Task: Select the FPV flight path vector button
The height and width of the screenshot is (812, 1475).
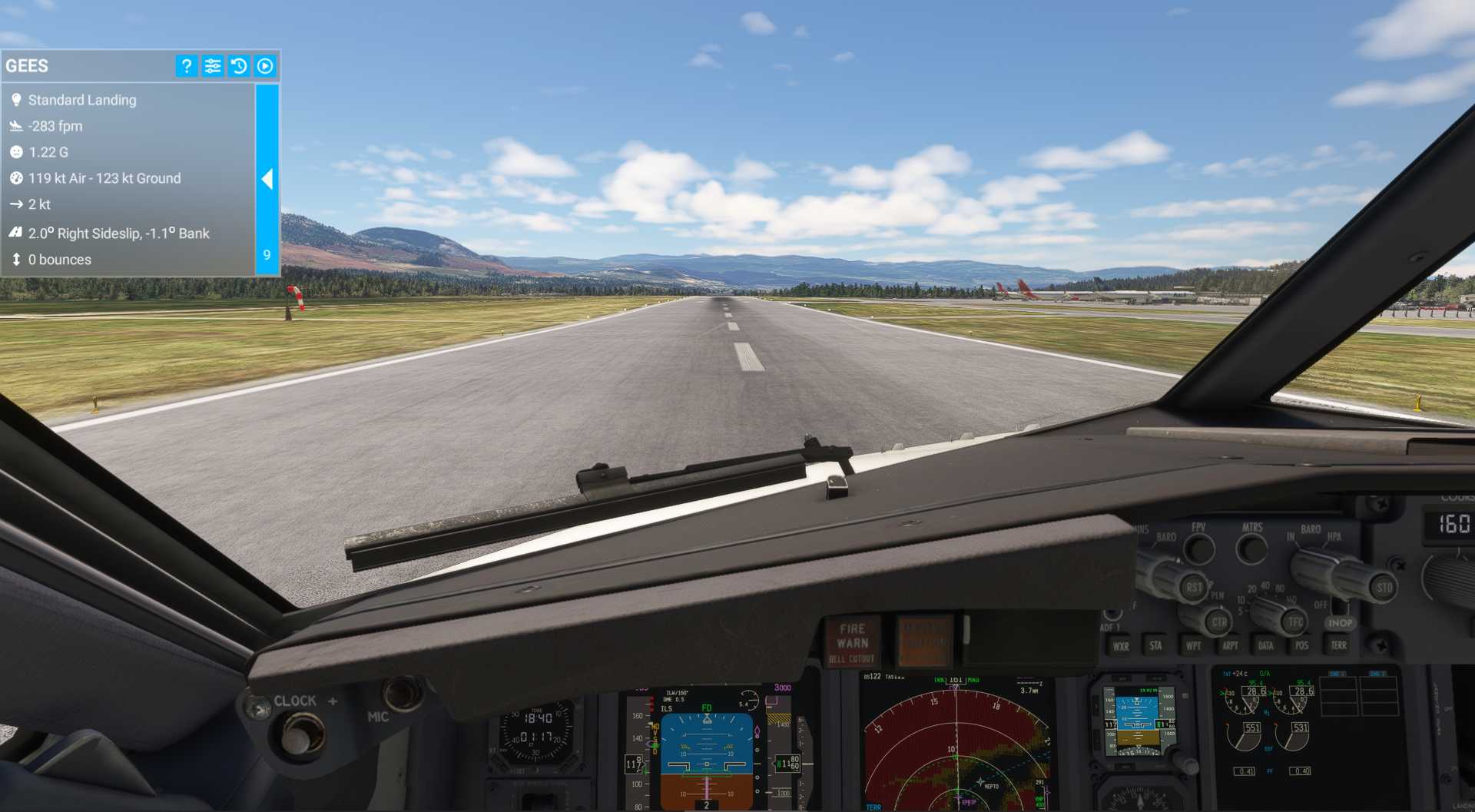Action: click(1199, 546)
